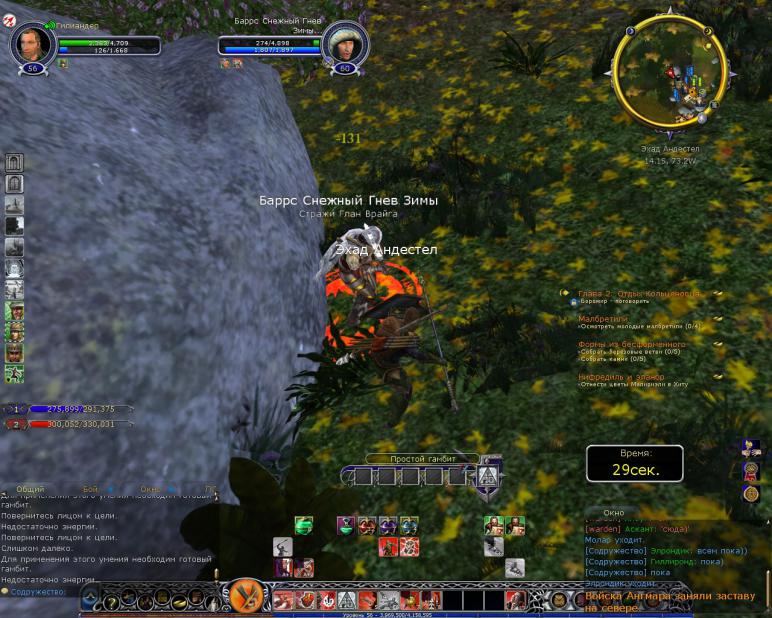Click the 'Окно' chat window tab

(x=614, y=513)
